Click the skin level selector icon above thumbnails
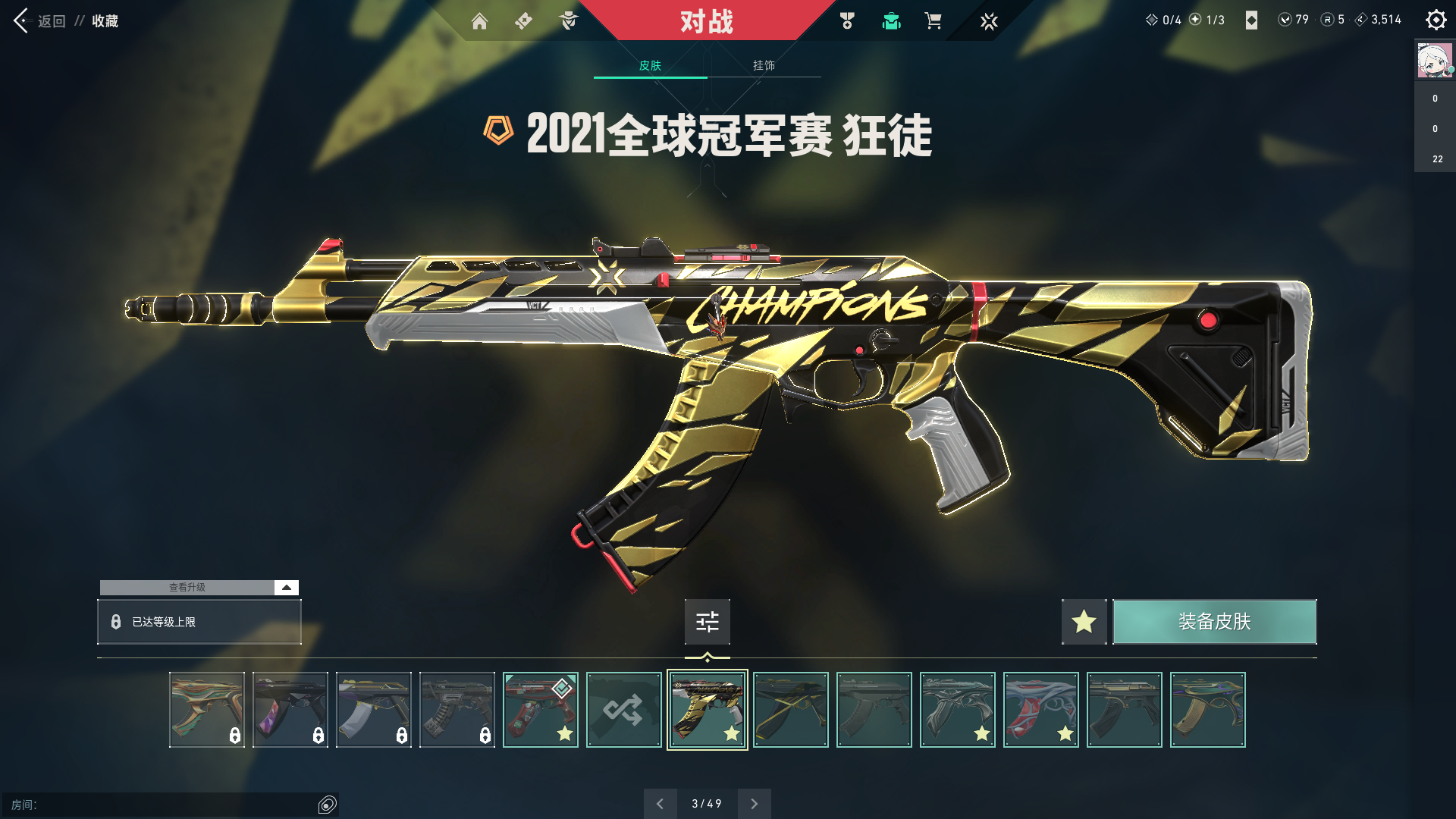Viewport: 1456px width, 819px height. (x=707, y=622)
